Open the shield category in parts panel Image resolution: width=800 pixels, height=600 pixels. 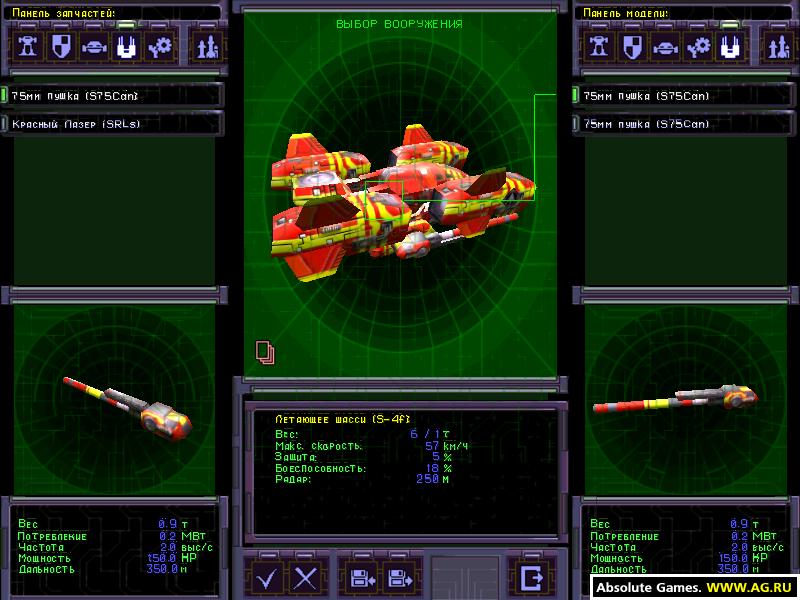coord(61,46)
